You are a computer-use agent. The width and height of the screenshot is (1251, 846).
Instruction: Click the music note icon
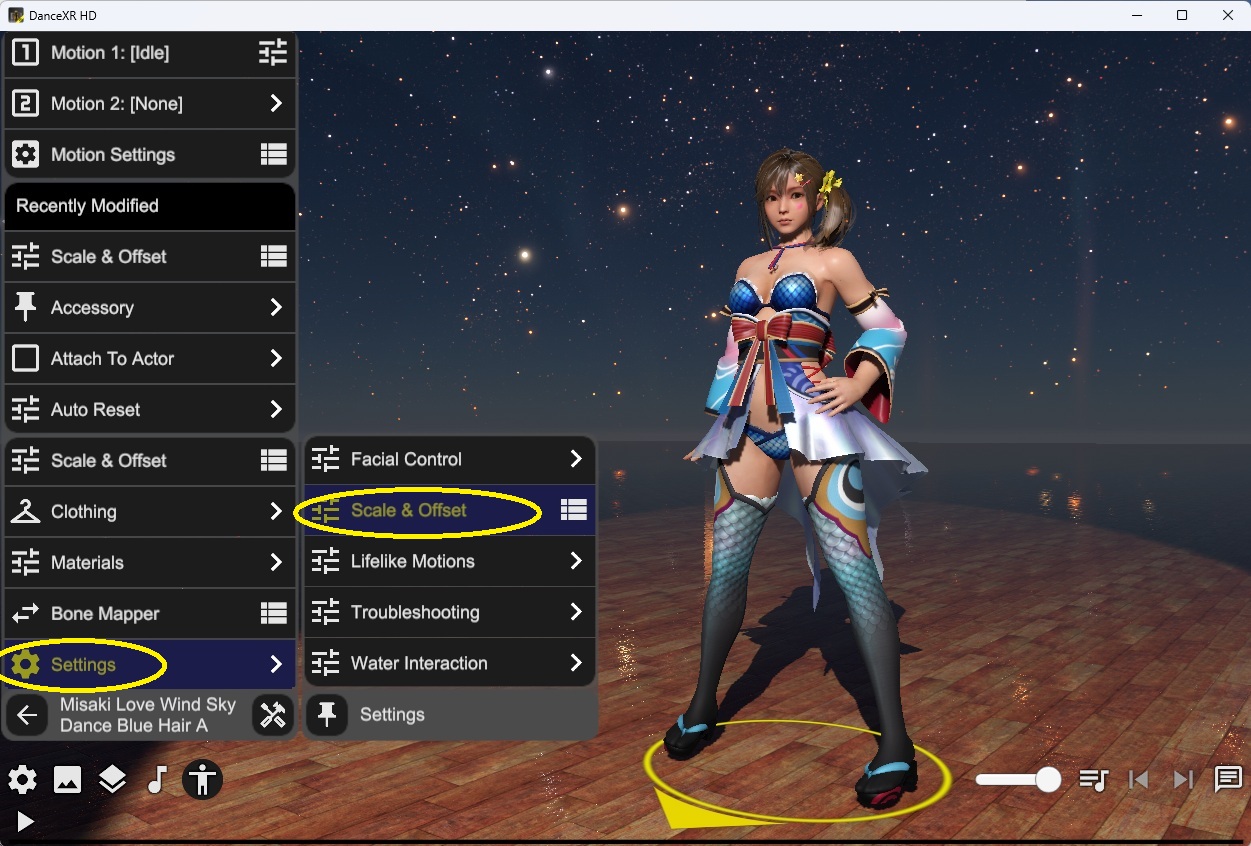point(157,780)
